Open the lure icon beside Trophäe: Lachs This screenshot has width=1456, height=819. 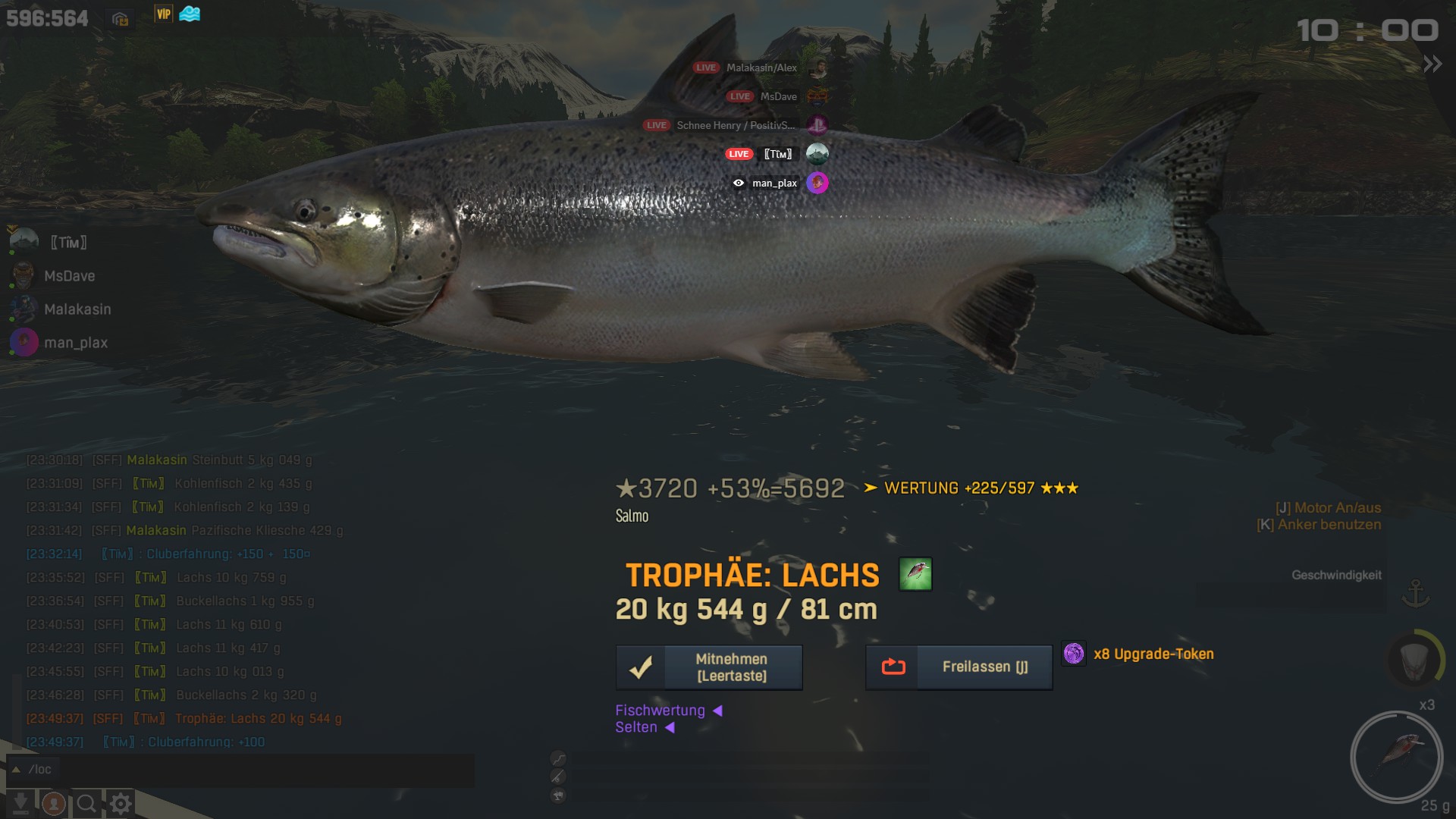(x=915, y=574)
